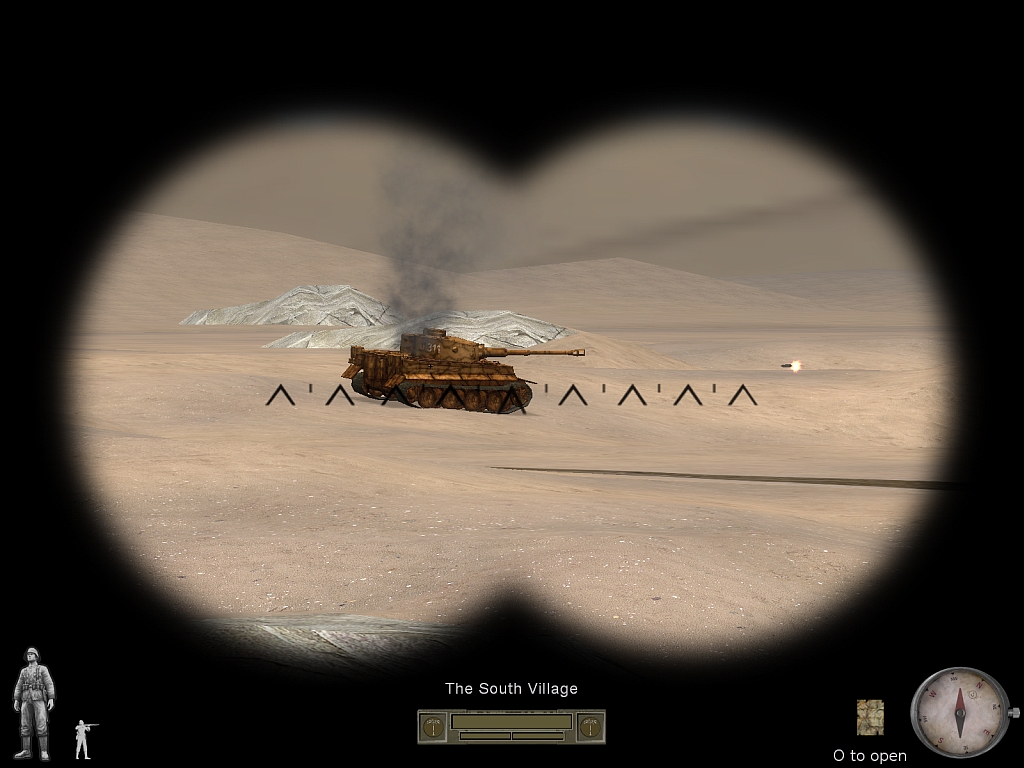Select the soldier body status figure
This screenshot has height=768, width=1024.
[34, 703]
